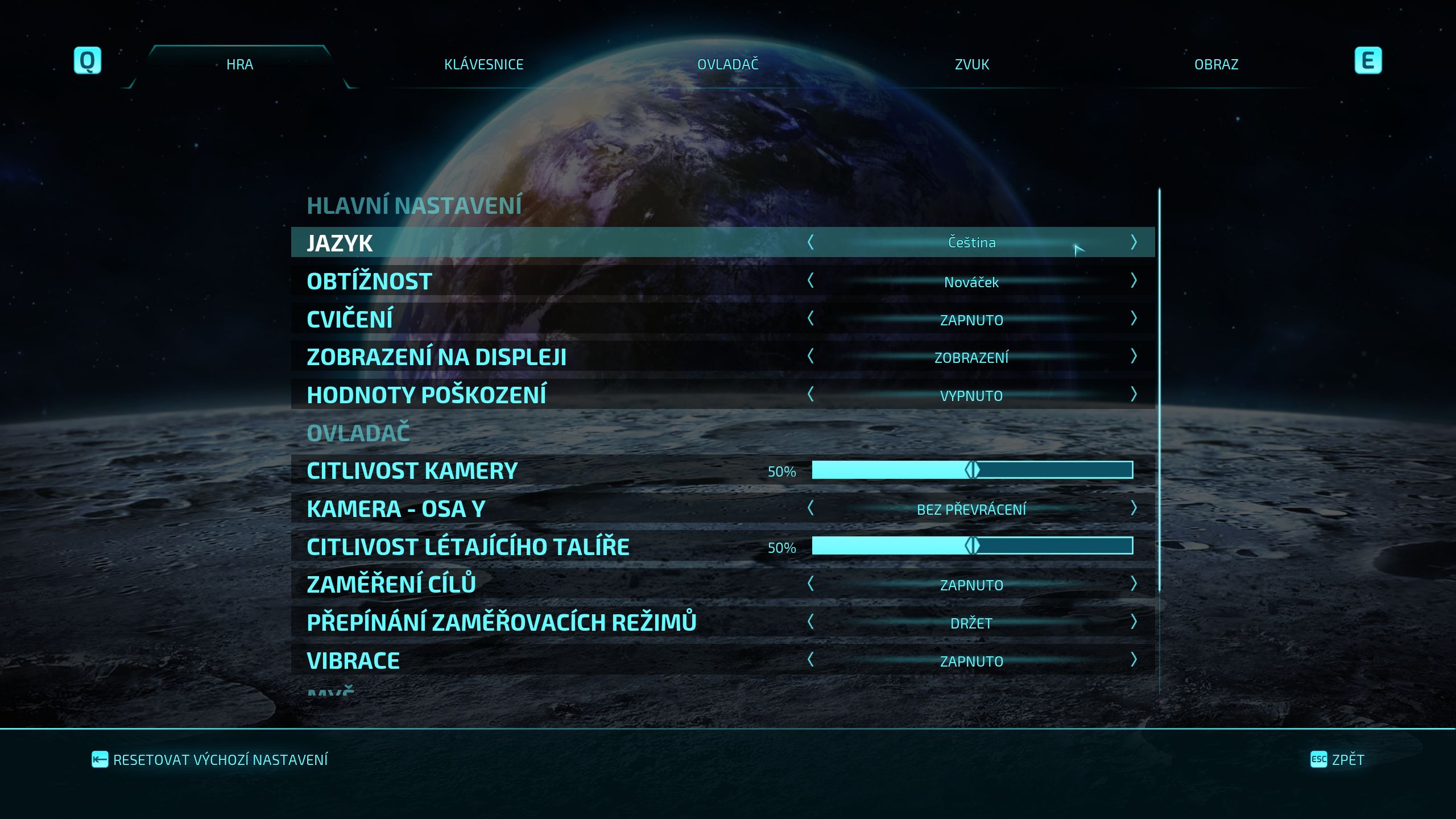This screenshot has width=1456, height=819.
Task: Choose next language with JAZYK right arrow
Action: [x=1134, y=242]
